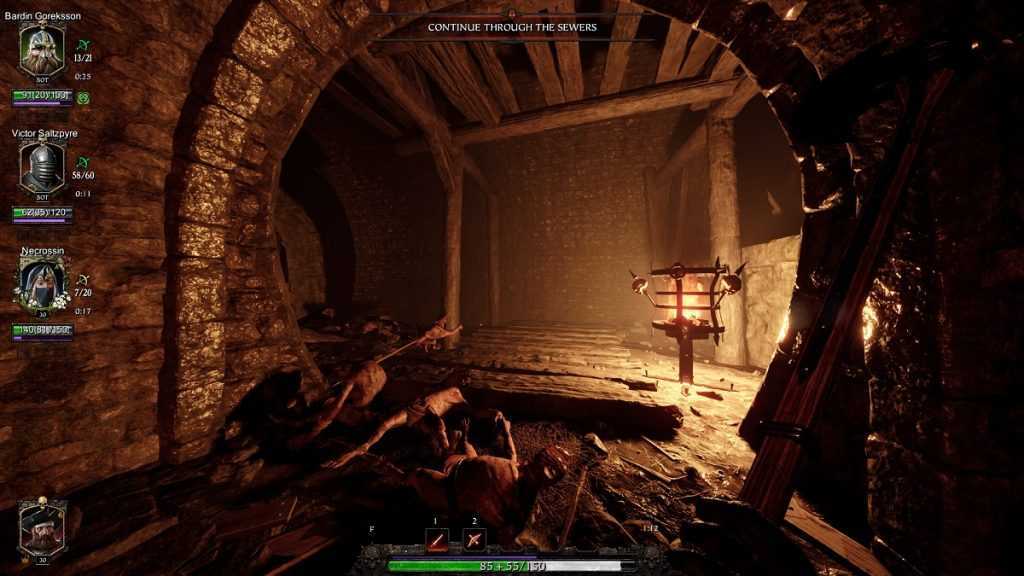Click the Continue Through the Sewers objective
1024x576 pixels.
(512, 27)
